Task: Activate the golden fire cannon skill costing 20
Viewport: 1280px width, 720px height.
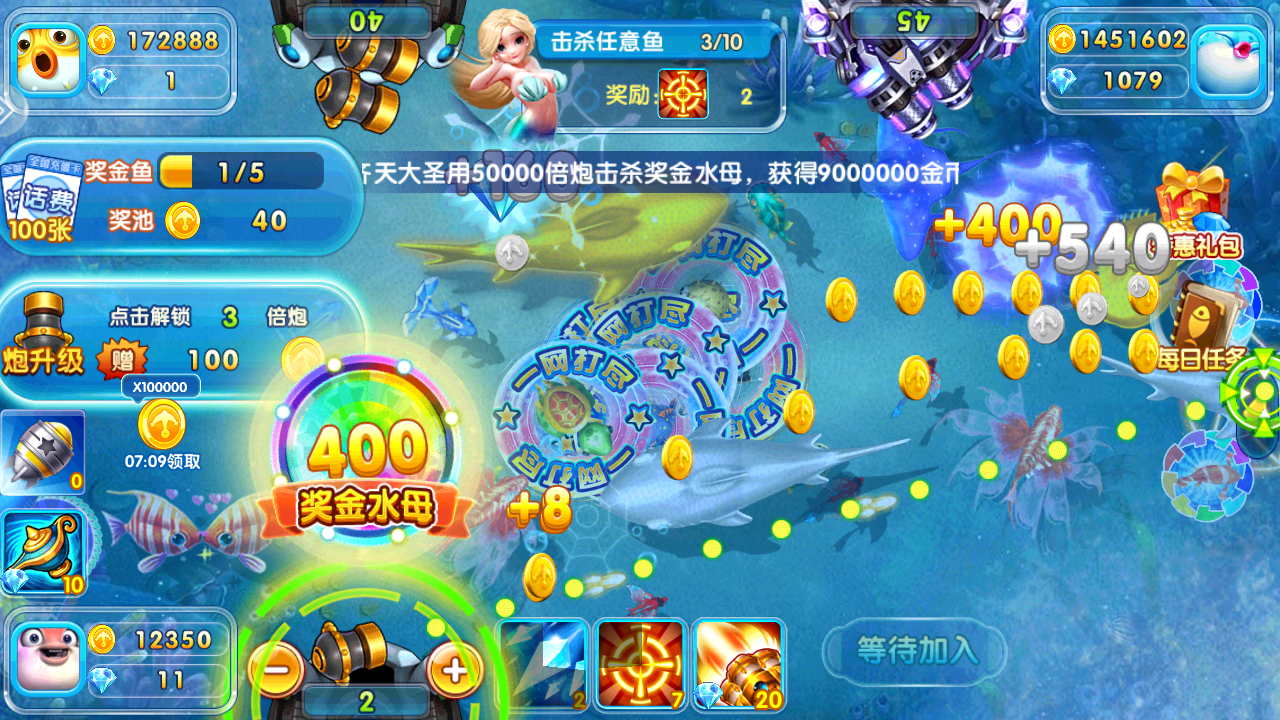Action: (738, 663)
